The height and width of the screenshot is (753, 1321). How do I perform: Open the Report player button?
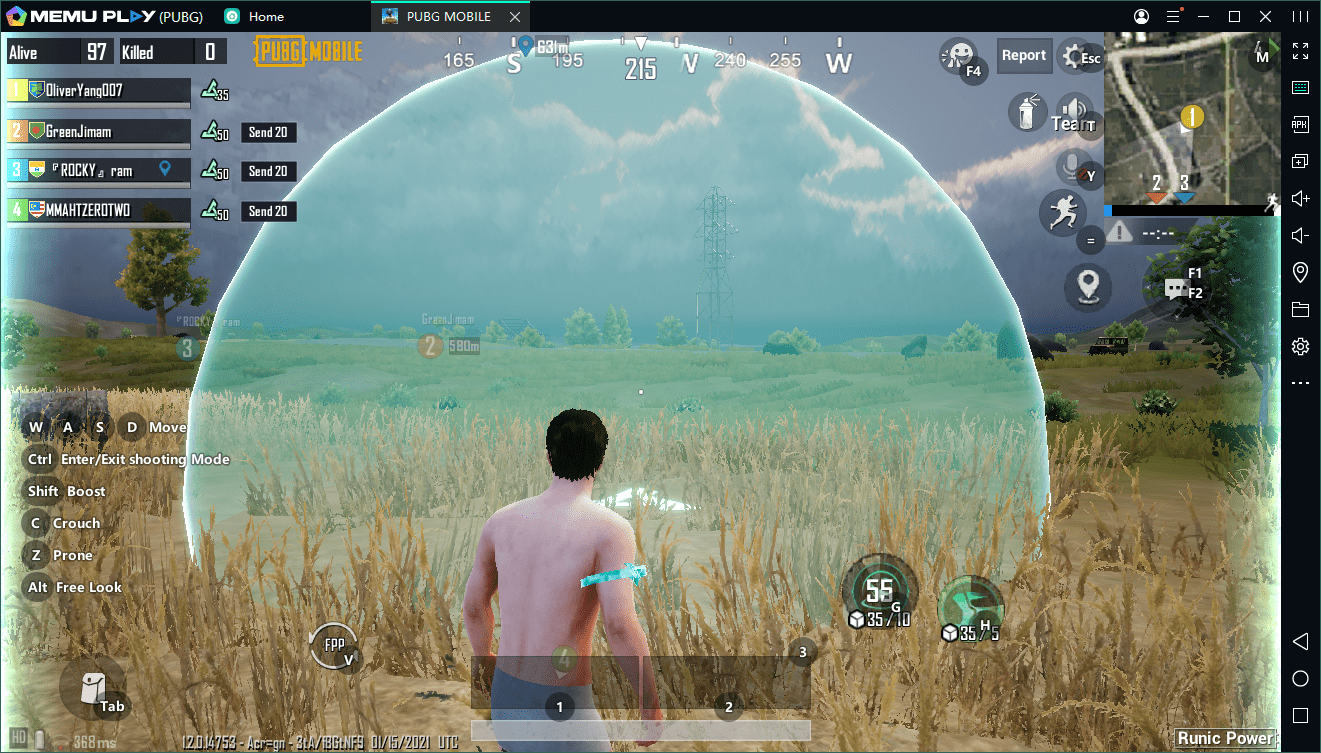click(1023, 56)
